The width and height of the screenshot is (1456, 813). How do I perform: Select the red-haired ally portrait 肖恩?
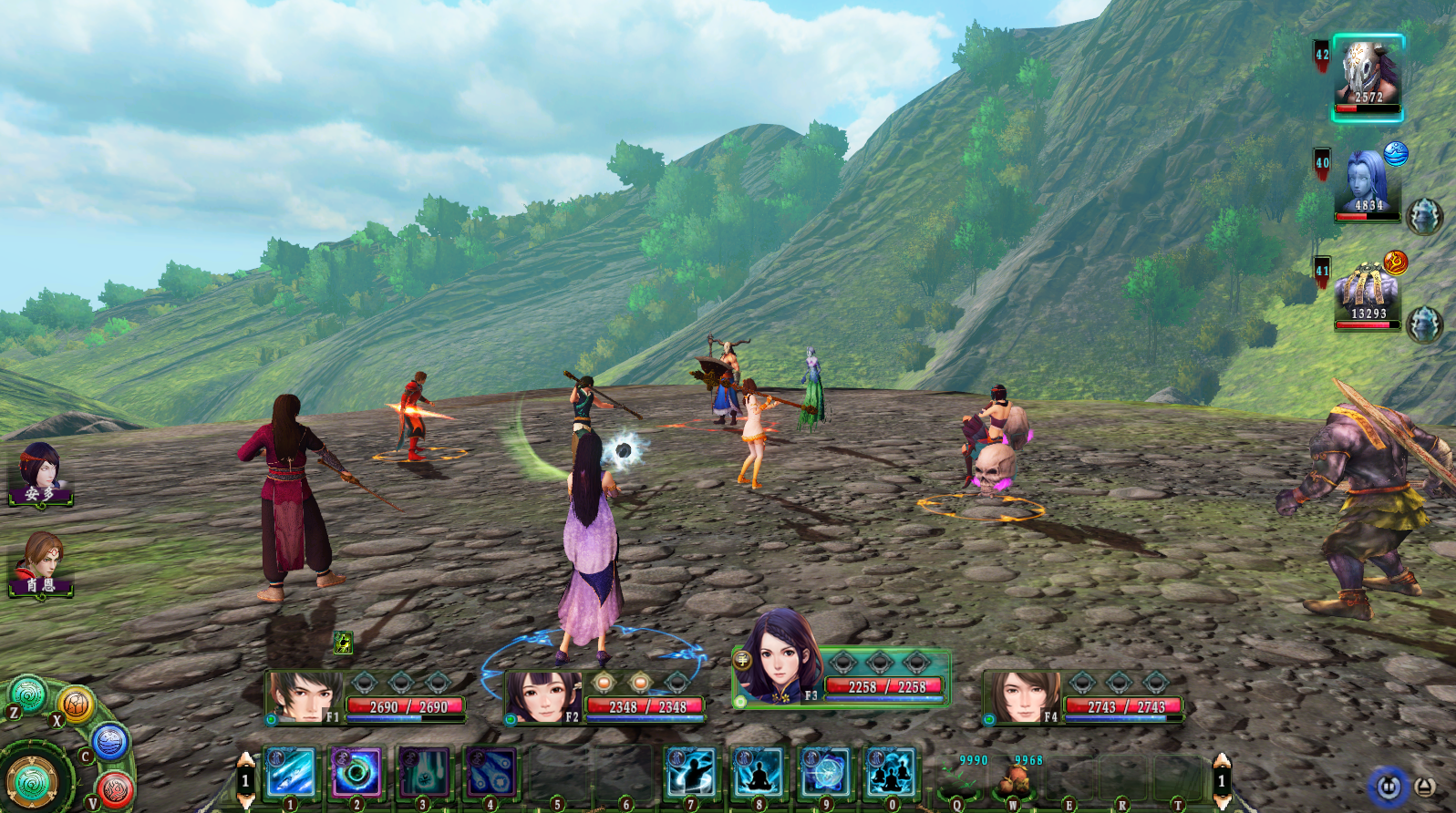pos(39,561)
